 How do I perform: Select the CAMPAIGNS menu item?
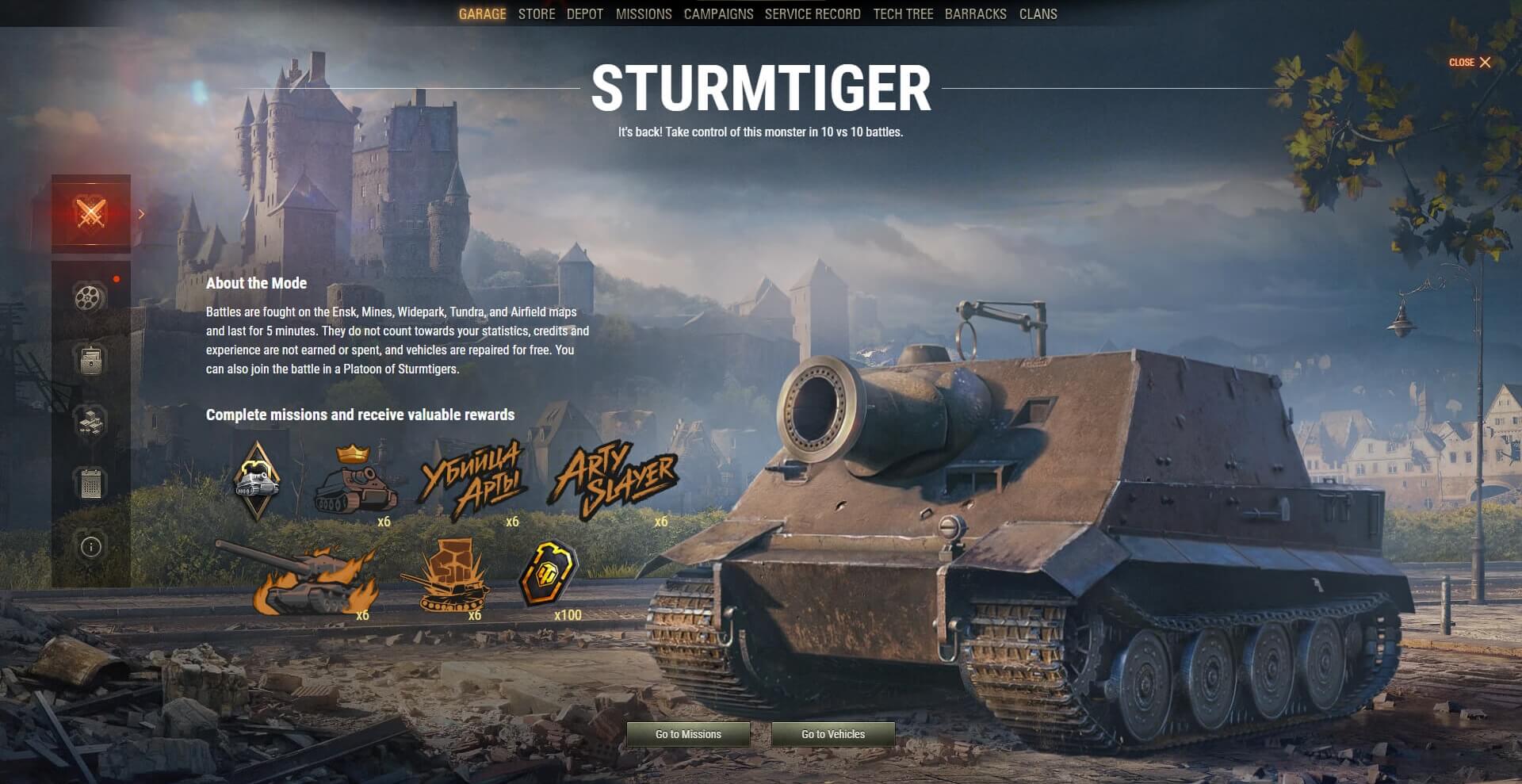[x=718, y=13]
